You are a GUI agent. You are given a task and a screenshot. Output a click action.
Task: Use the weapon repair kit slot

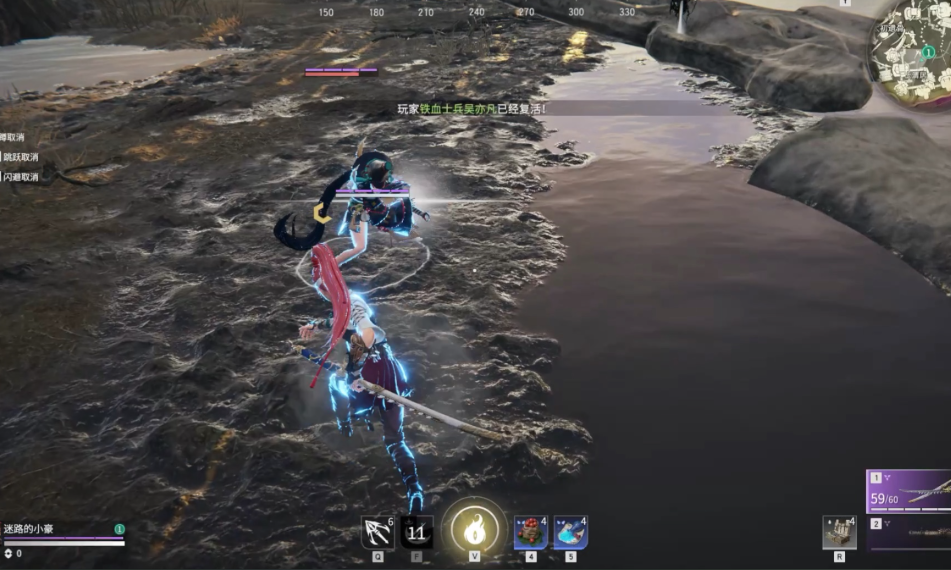(x=839, y=532)
